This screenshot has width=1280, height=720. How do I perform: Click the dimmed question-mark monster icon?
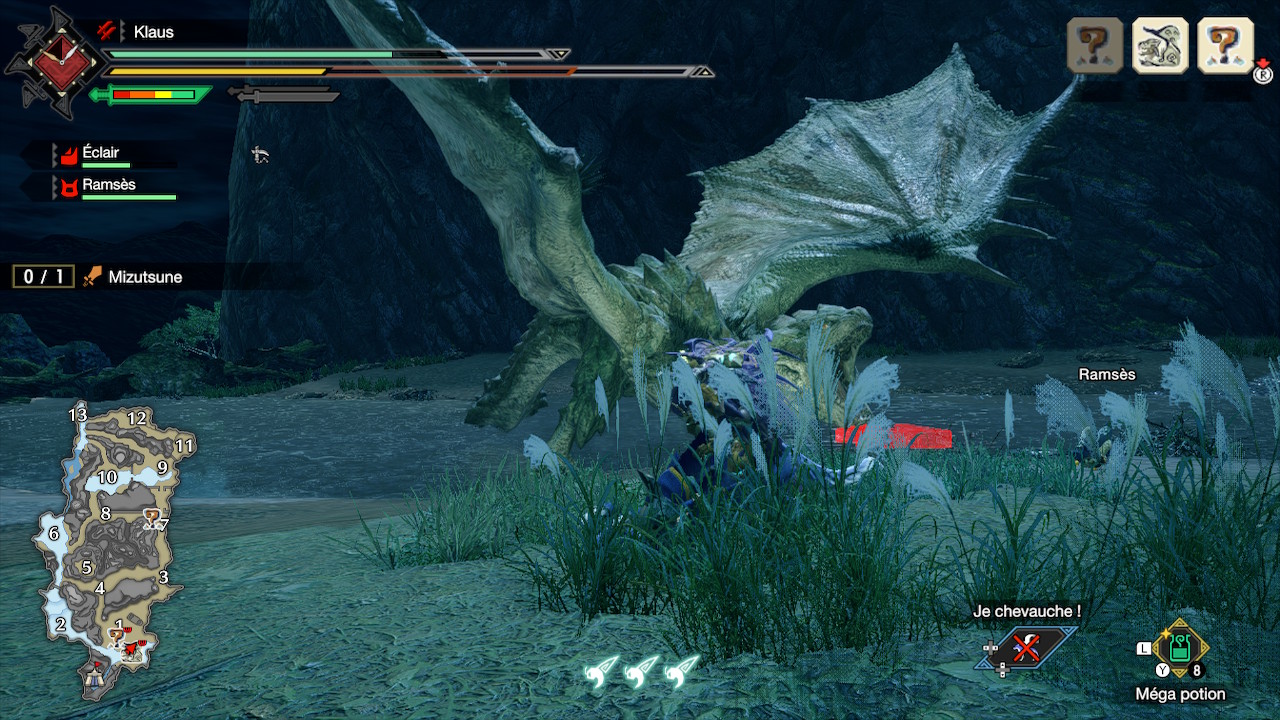pos(1095,45)
